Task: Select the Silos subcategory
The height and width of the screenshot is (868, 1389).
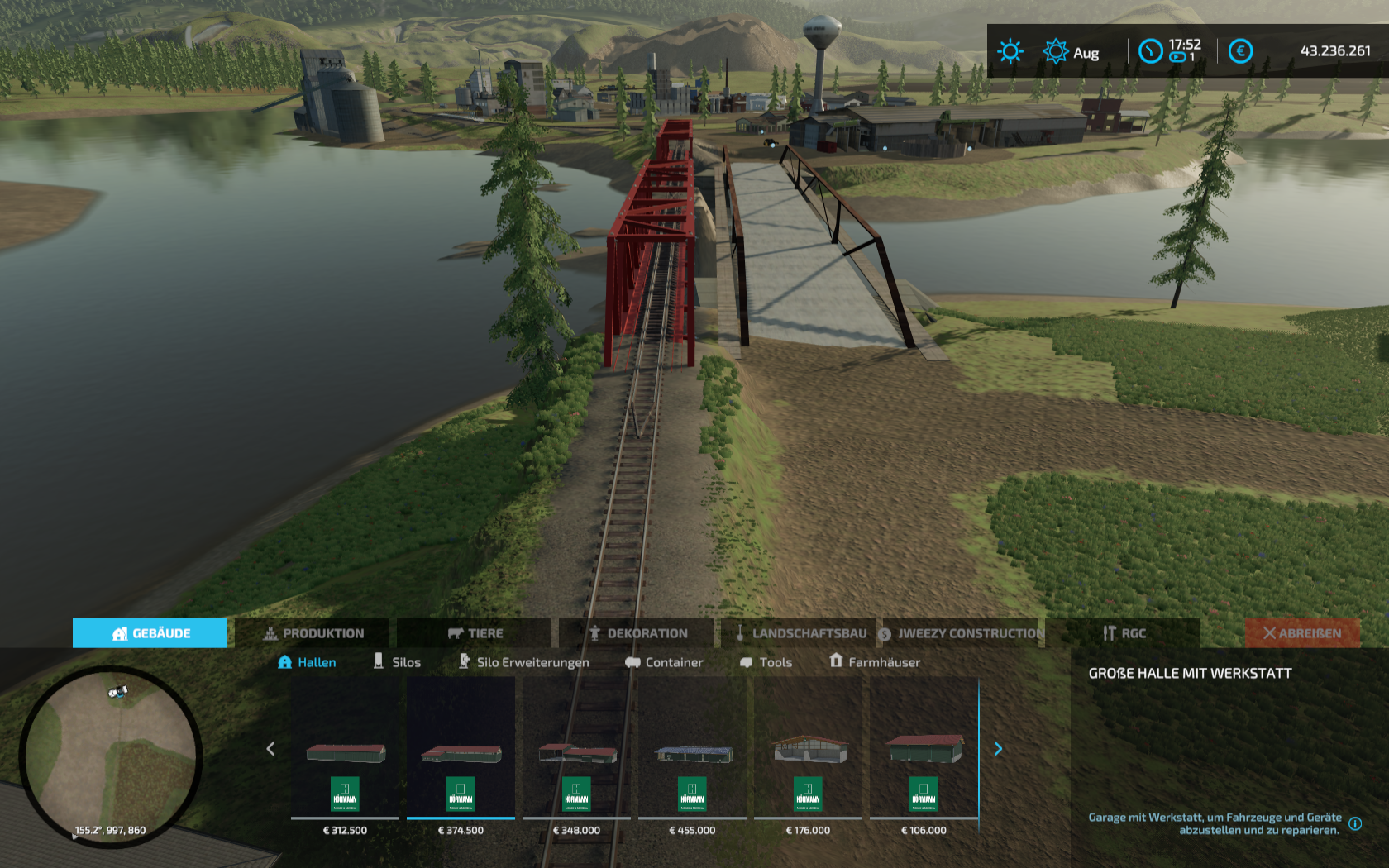Action: [397, 662]
